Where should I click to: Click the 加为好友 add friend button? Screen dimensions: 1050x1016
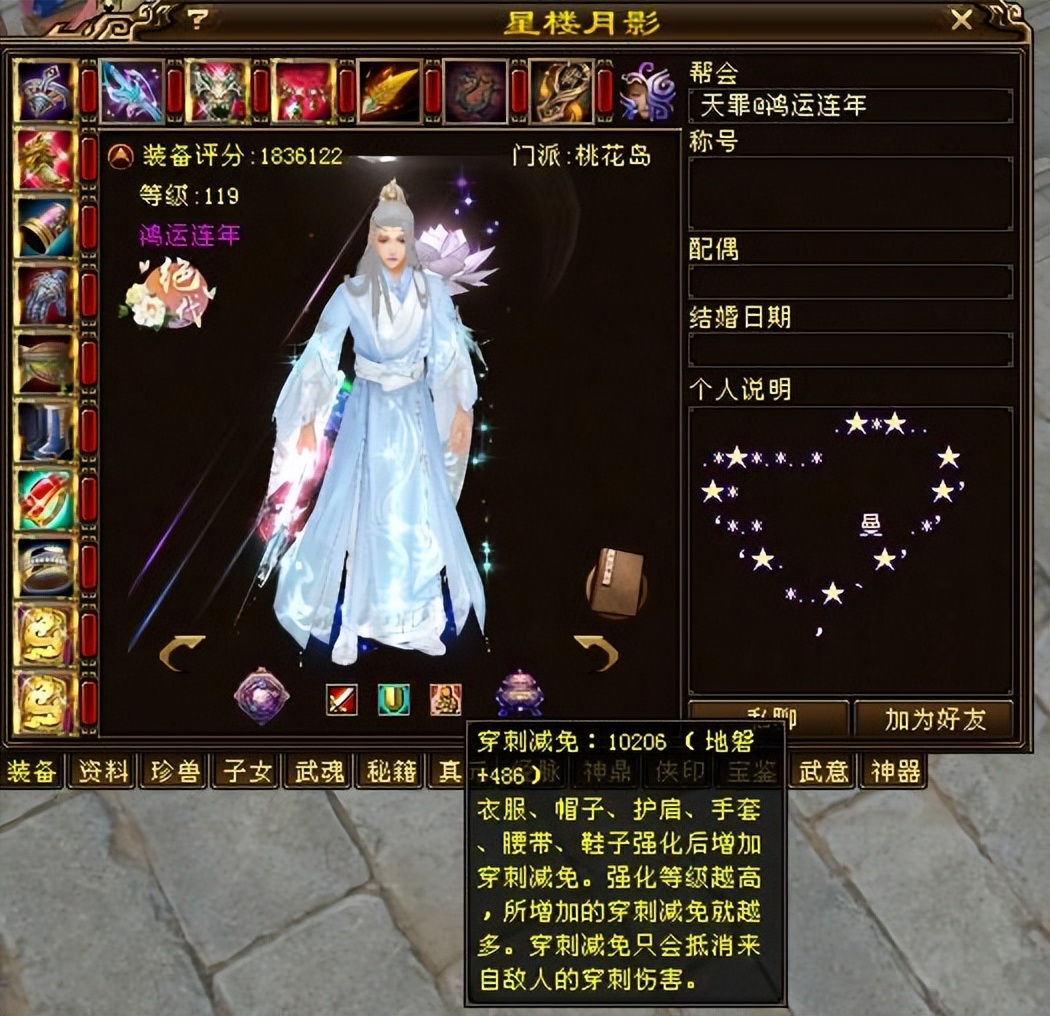tap(934, 719)
